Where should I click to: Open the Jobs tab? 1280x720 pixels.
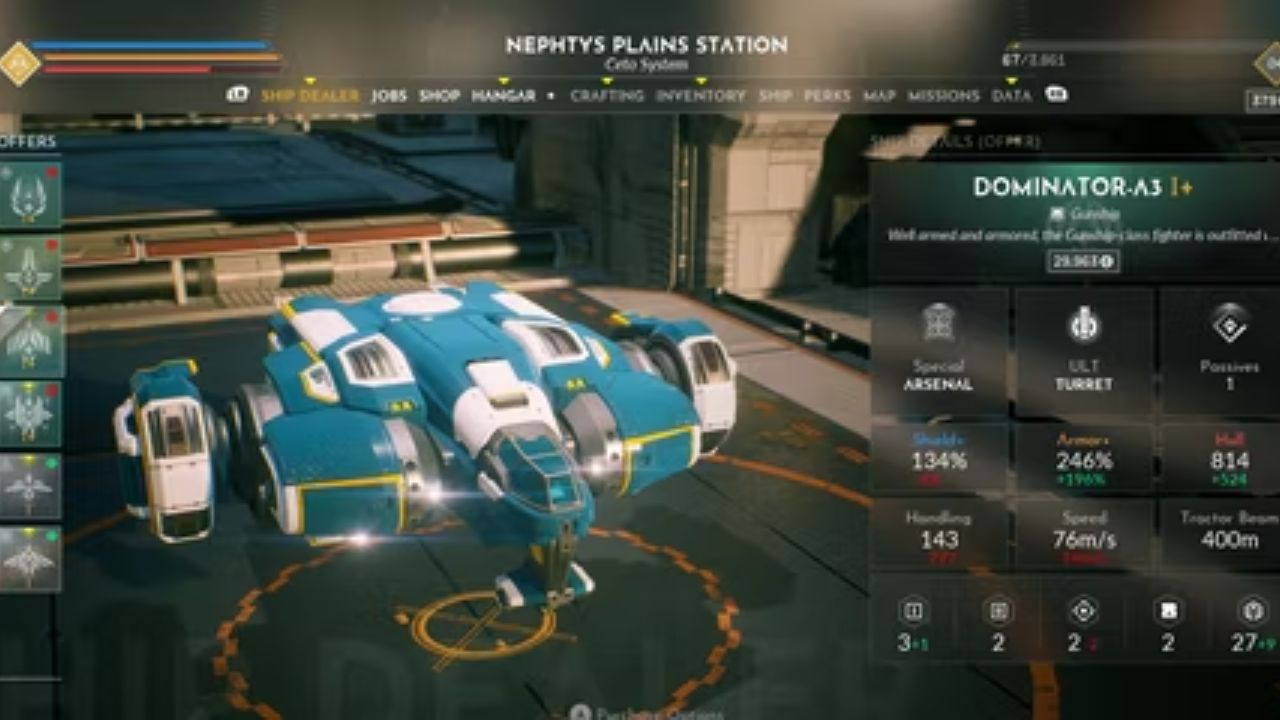click(x=389, y=96)
